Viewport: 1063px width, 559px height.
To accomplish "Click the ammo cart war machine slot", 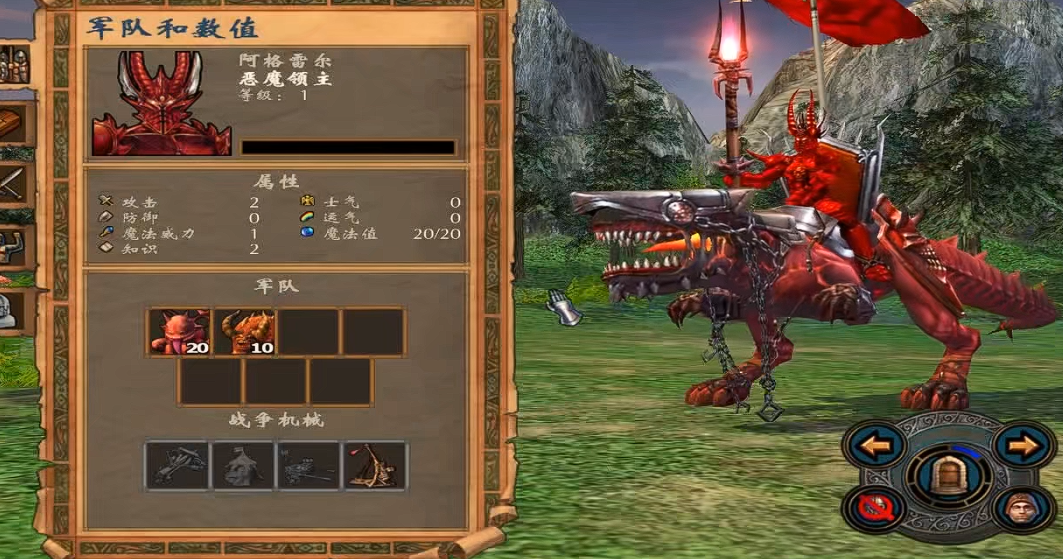I will point(309,466).
